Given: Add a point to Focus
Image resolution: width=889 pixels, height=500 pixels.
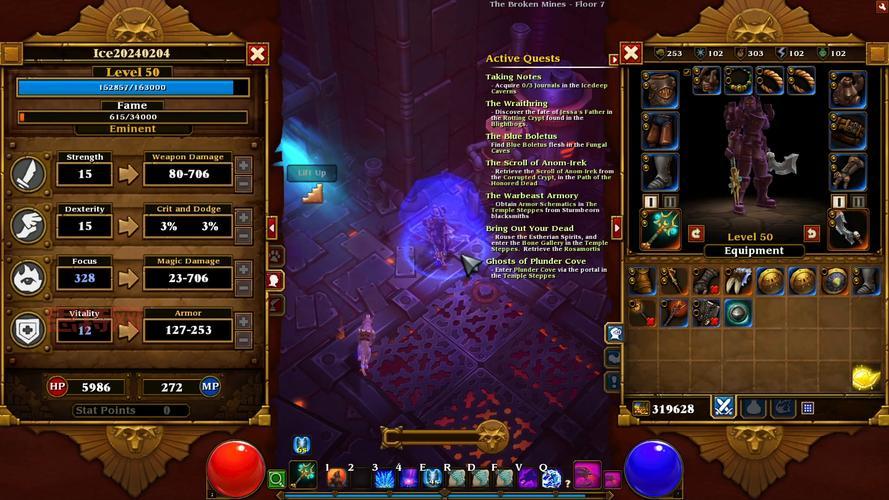Looking at the screenshot, I should coord(244,270).
